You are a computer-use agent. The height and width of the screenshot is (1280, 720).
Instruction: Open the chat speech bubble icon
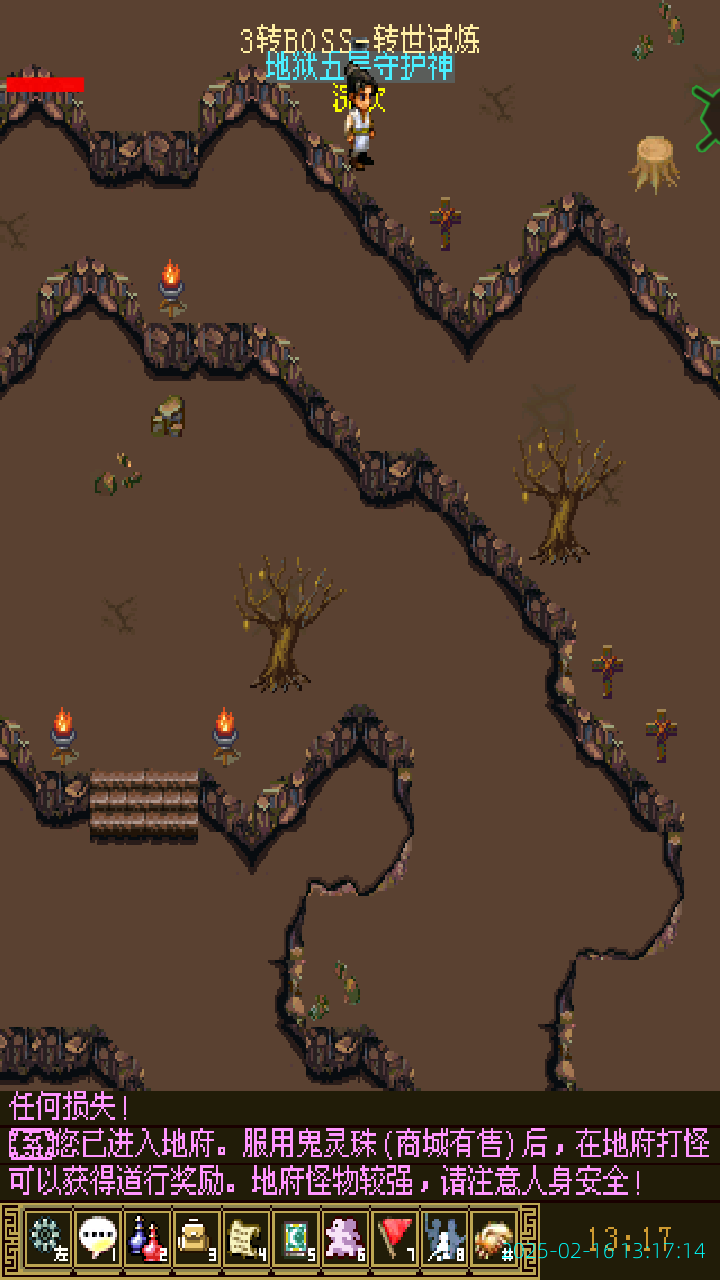coord(97,1238)
